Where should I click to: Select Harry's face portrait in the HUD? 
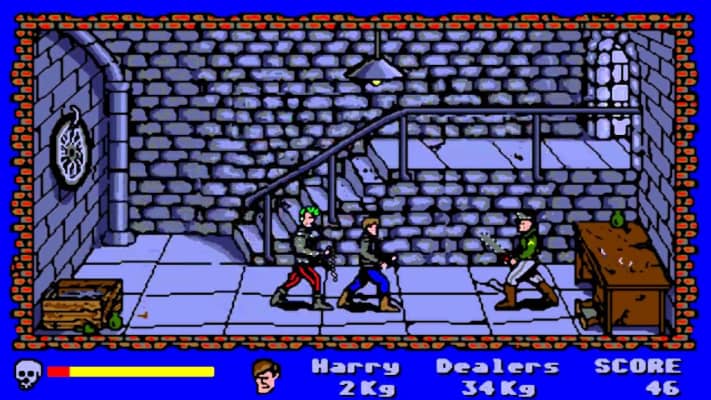[x=266, y=375]
